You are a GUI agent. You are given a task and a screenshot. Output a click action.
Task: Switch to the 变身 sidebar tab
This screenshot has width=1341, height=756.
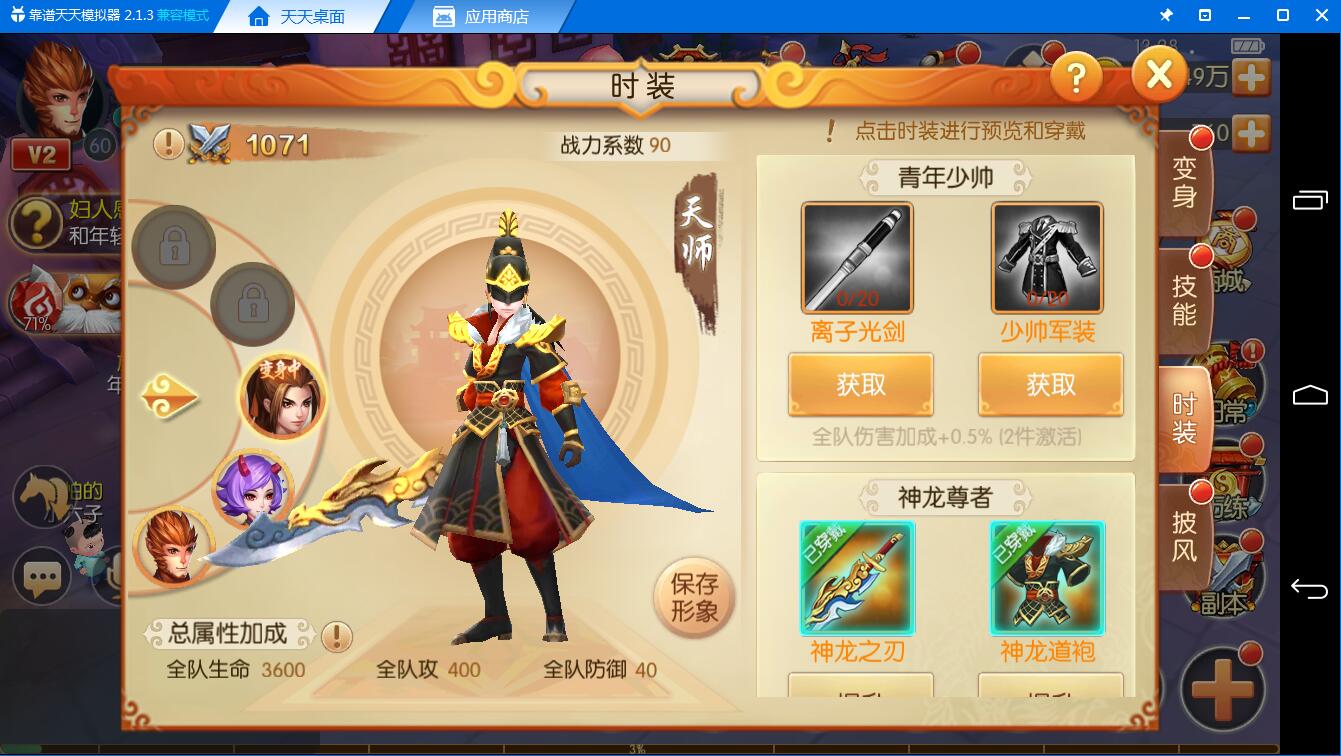[x=1184, y=180]
